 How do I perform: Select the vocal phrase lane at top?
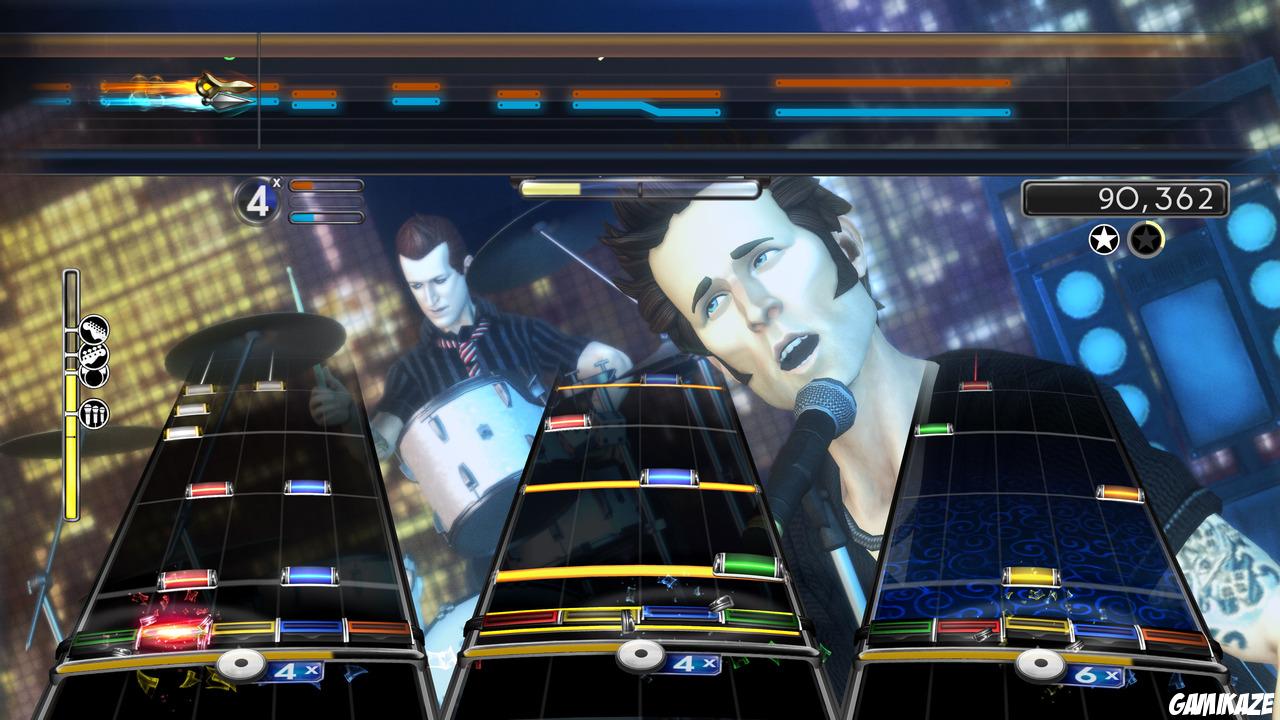(x=640, y=95)
